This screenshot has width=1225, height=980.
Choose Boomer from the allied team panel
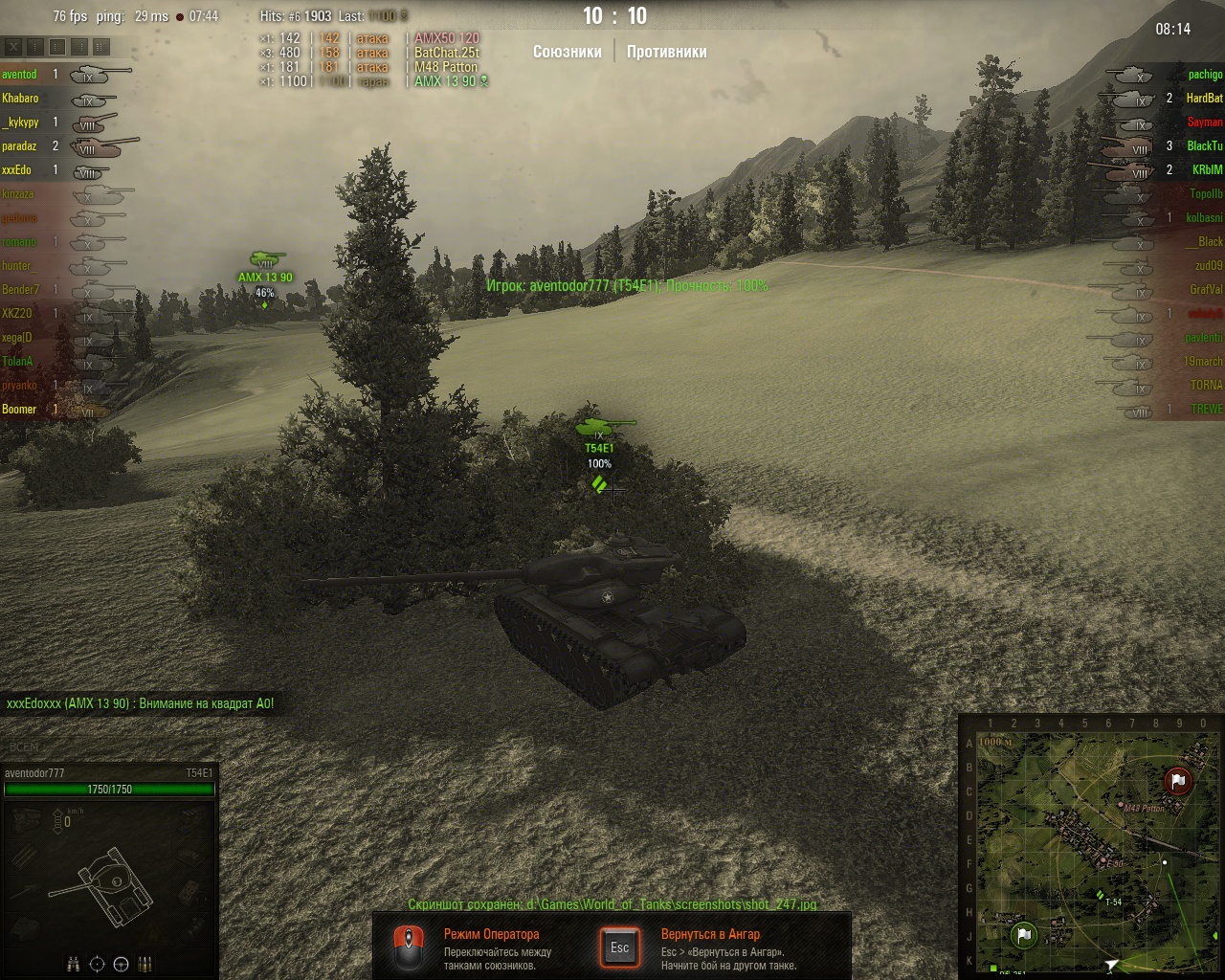(x=20, y=410)
